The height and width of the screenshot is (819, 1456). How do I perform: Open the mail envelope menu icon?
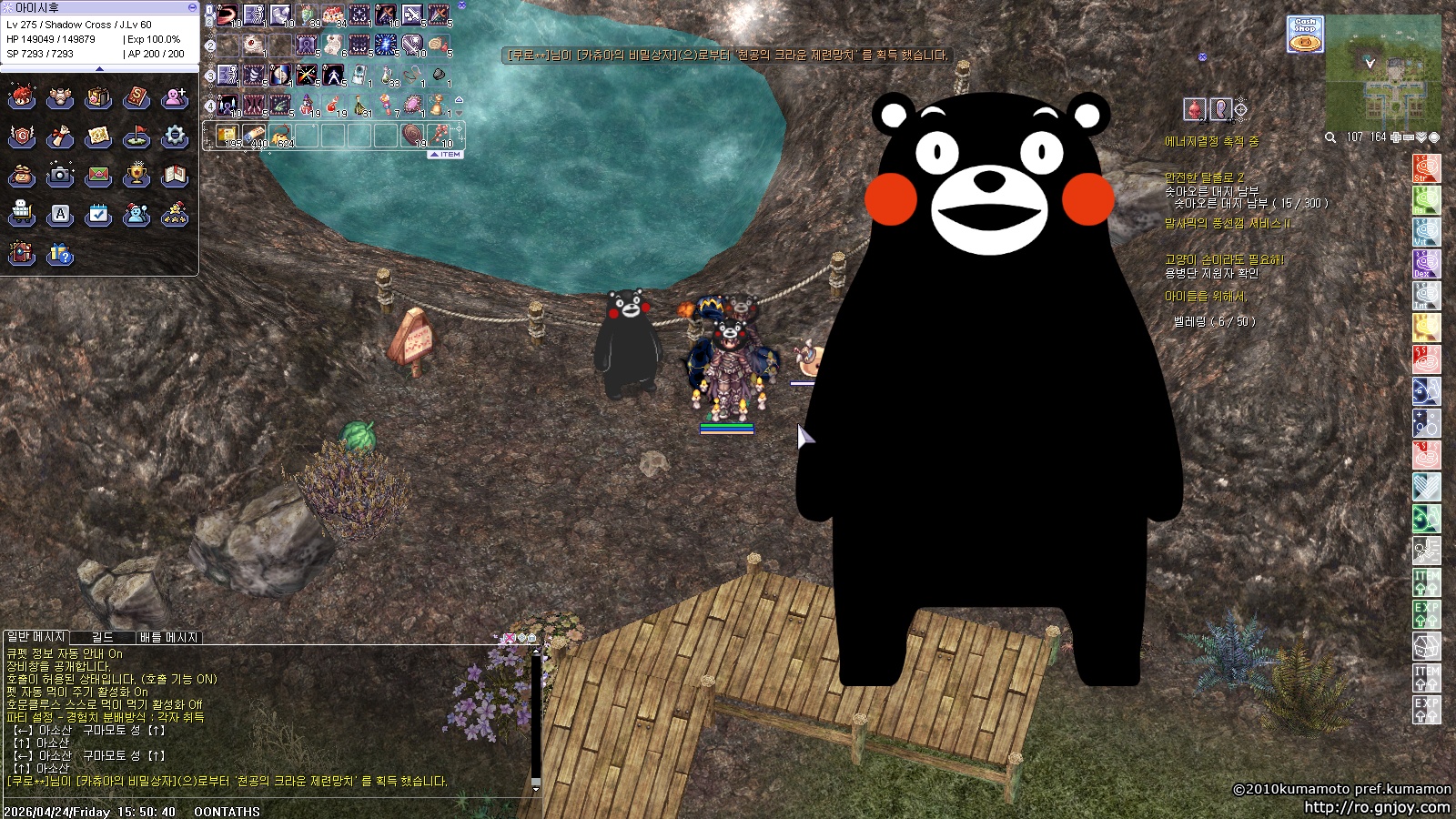tap(98, 175)
